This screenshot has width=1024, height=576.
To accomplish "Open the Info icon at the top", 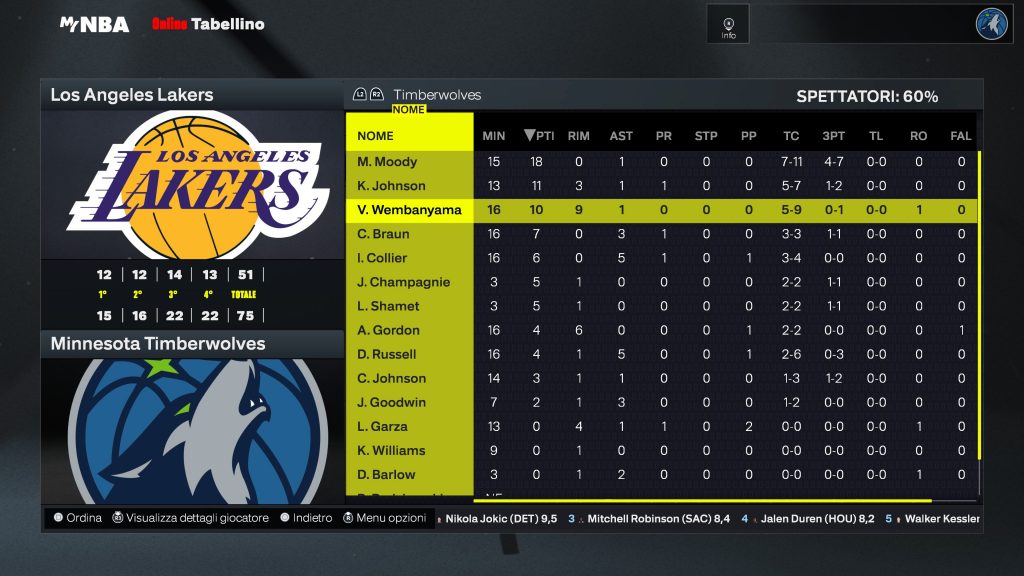I will [x=728, y=24].
